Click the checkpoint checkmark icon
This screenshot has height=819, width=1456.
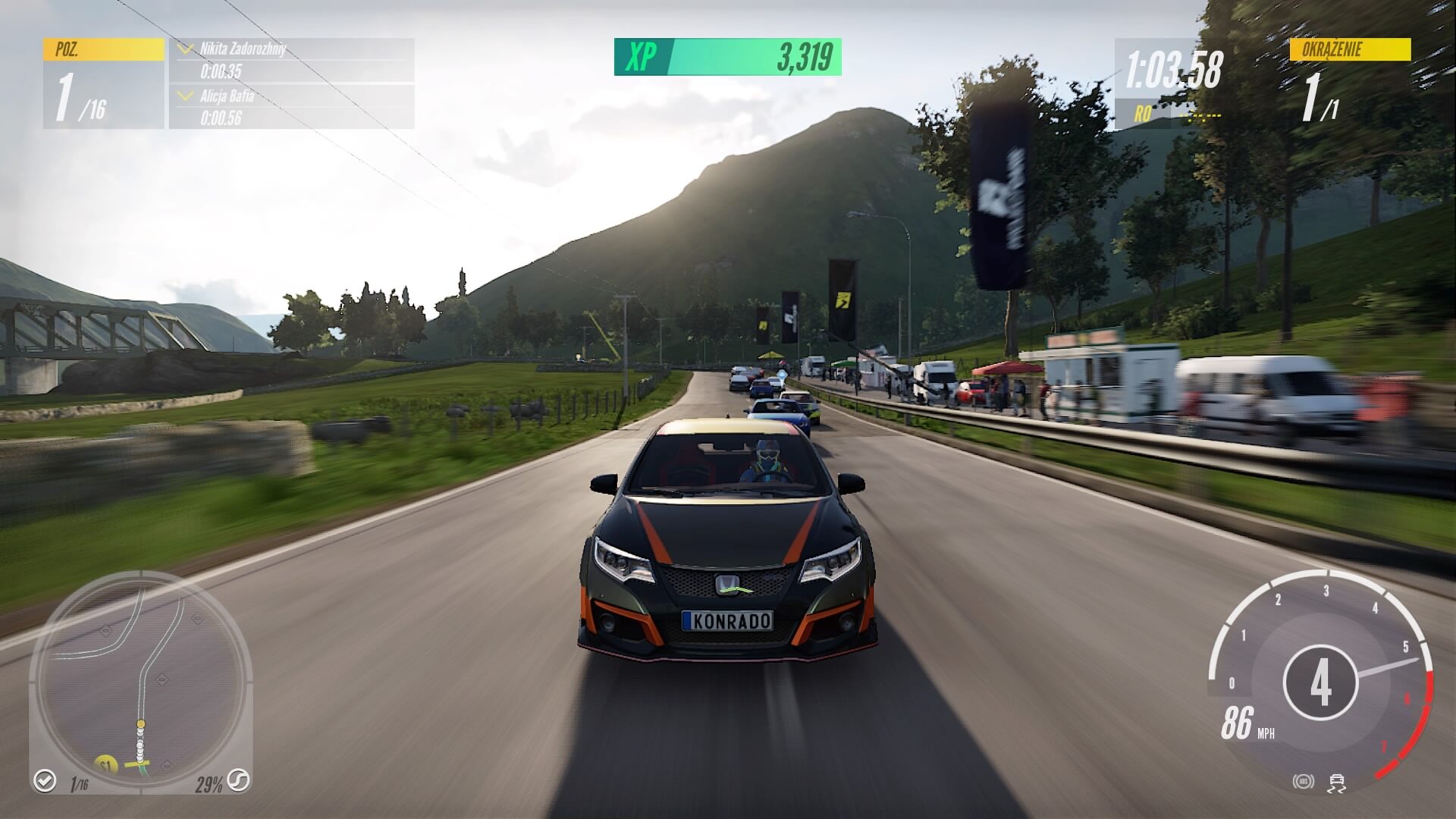[45, 780]
